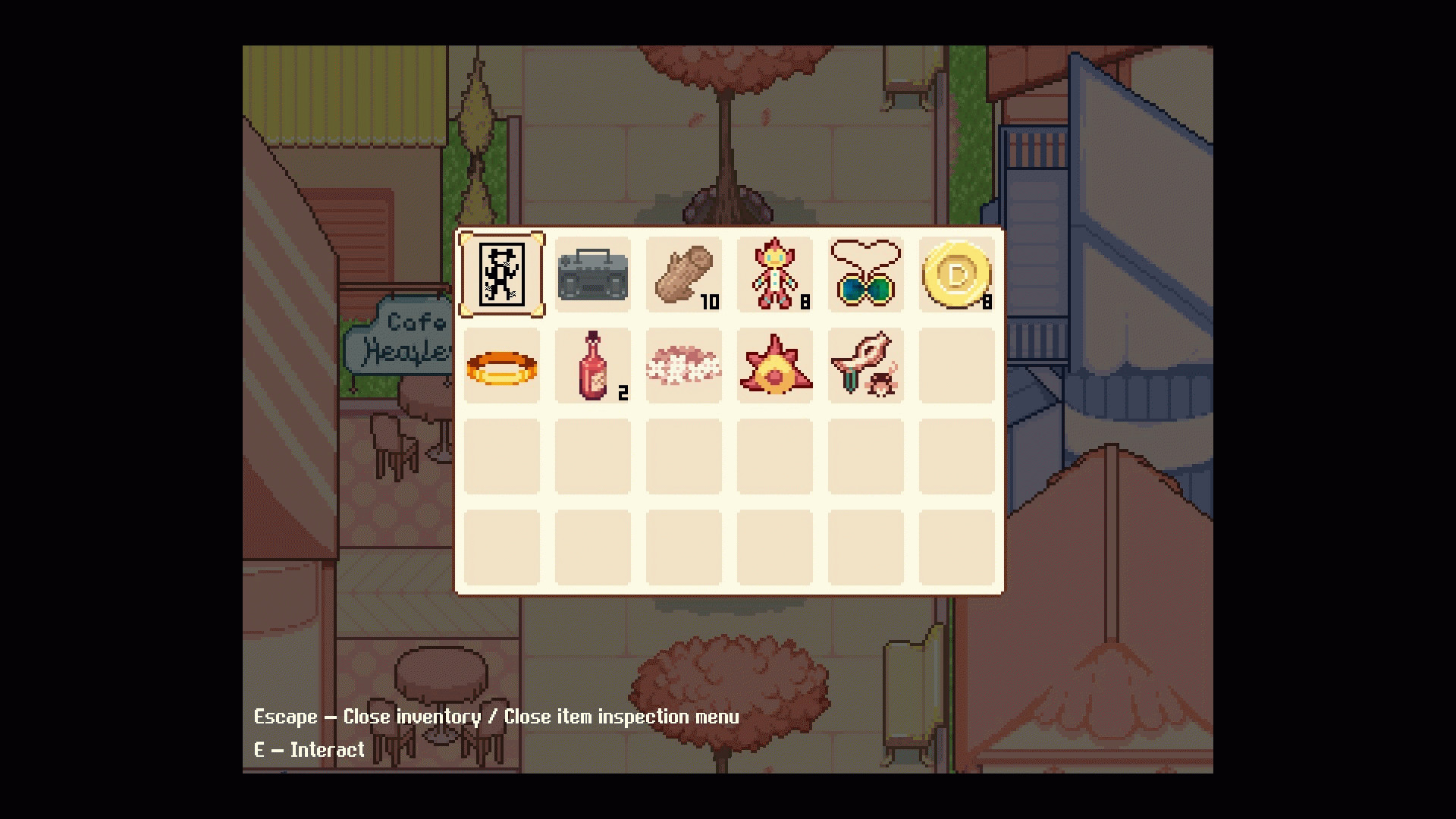Choose the red spiky flower item
Image resolution: width=1456 pixels, height=819 pixels.
pos(774,367)
